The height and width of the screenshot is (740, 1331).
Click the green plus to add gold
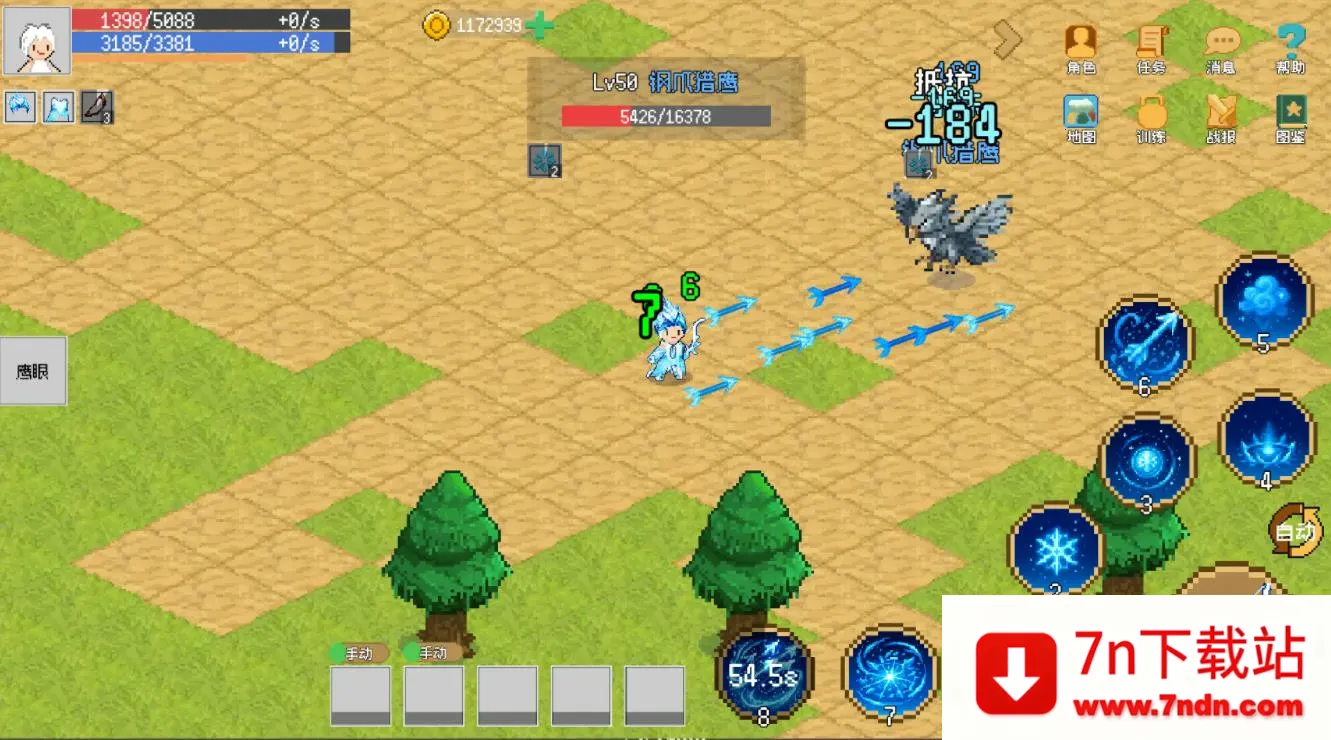(539, 25)
